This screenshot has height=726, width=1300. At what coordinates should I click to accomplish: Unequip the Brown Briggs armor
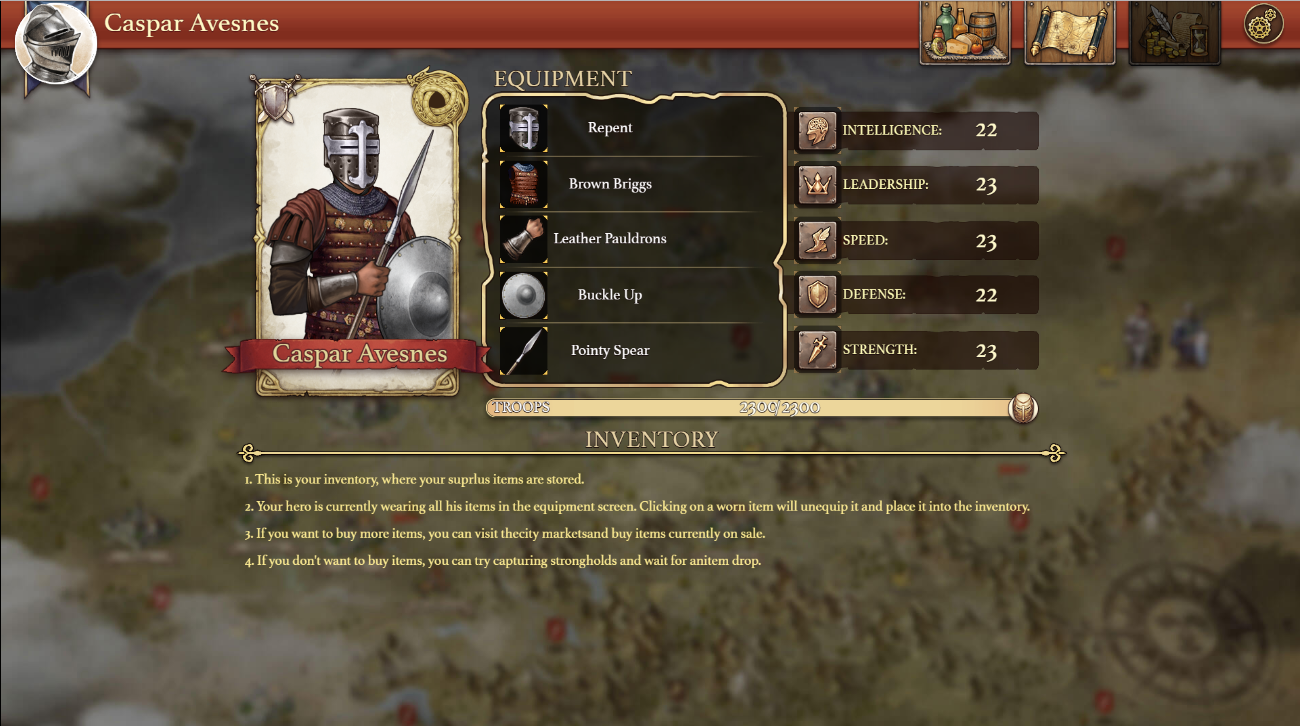(x=524, y=184)
